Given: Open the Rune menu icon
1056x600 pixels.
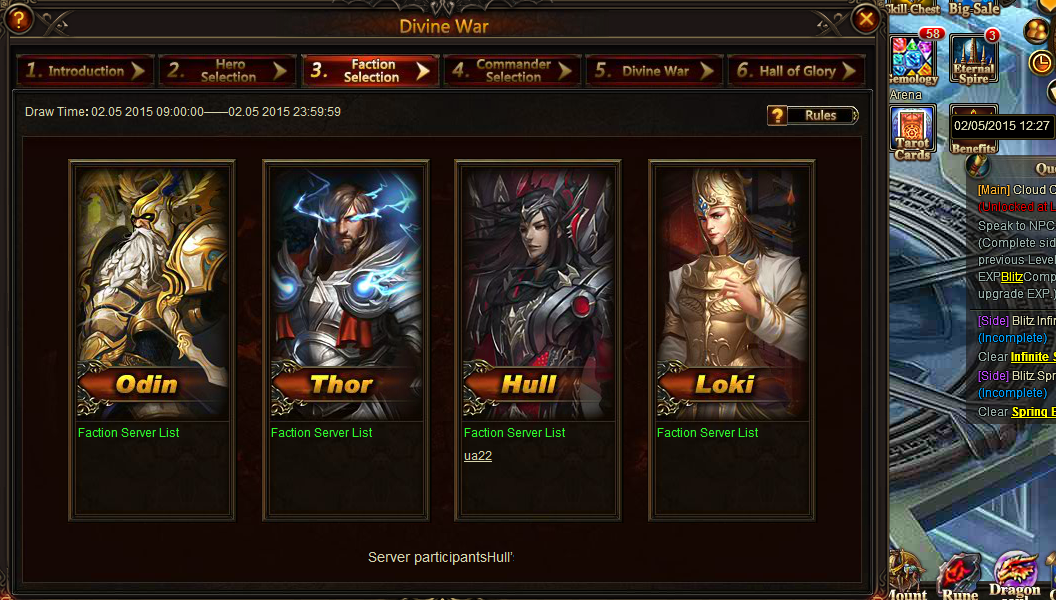Looking at the screenshot, I should coord(961,577).
